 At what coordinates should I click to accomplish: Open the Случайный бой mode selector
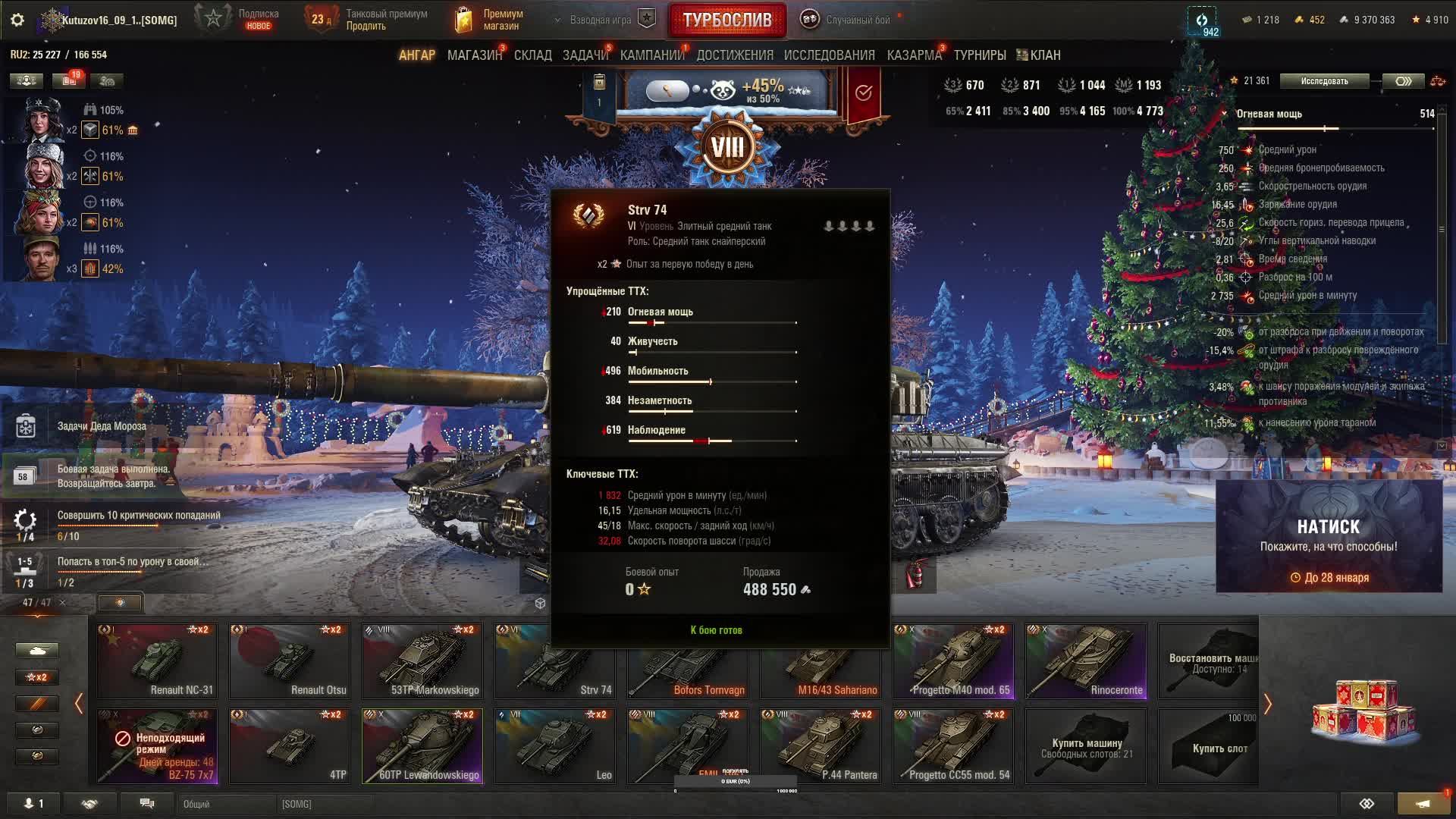pyautogui.click(x=848, y=20)
